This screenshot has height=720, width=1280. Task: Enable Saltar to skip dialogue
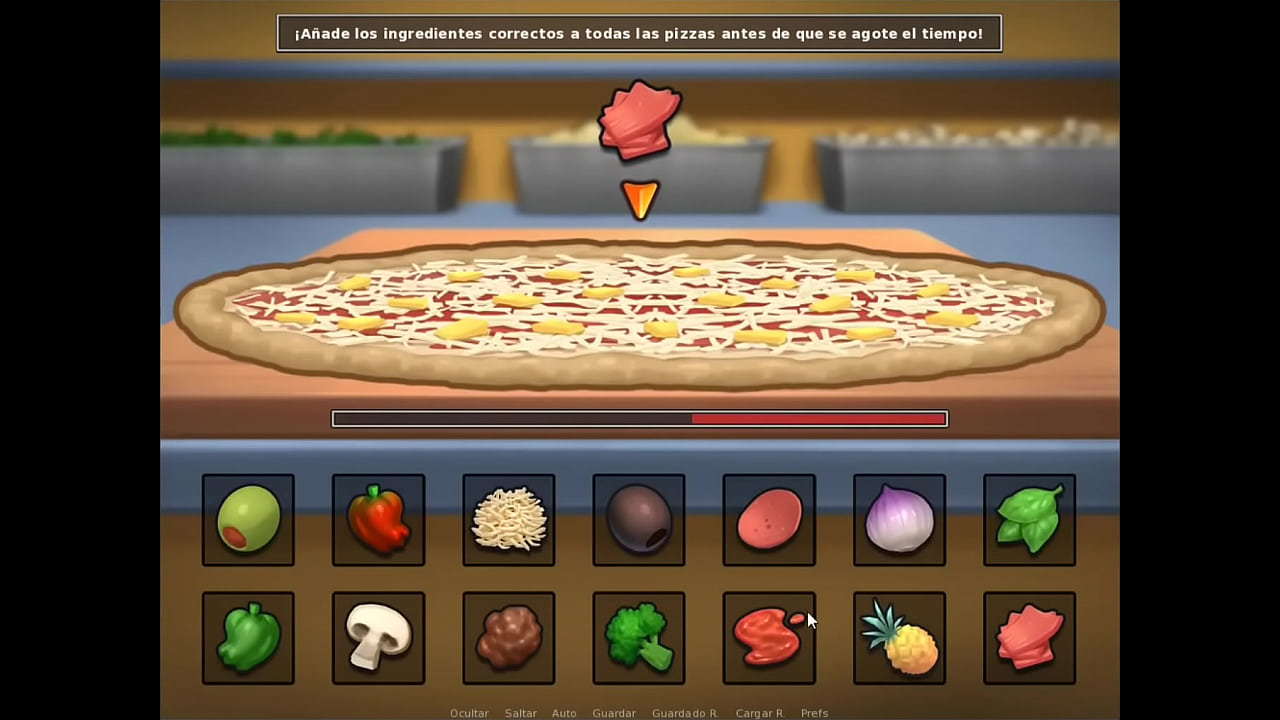pyautogui.click(x=520, y=713)
